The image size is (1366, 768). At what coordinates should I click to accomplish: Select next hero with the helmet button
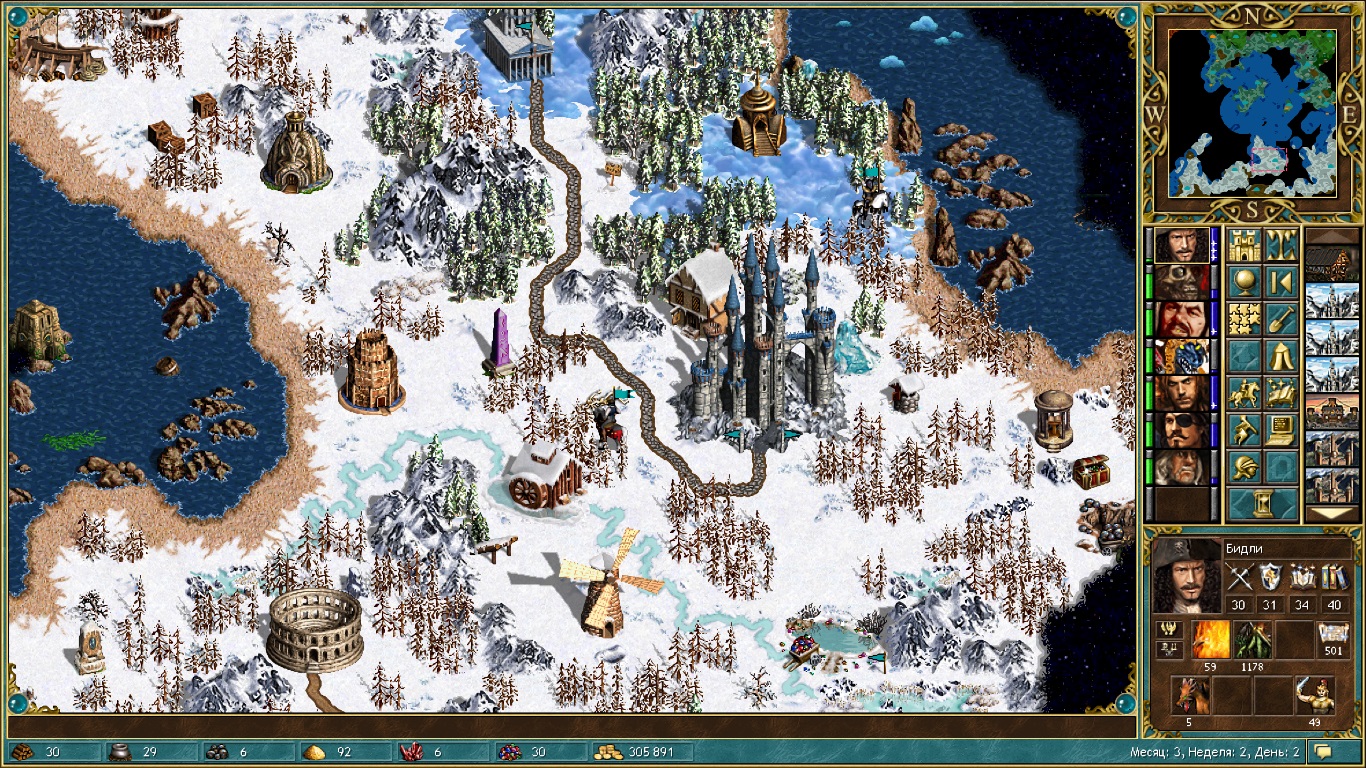[x=1244, y=467]
